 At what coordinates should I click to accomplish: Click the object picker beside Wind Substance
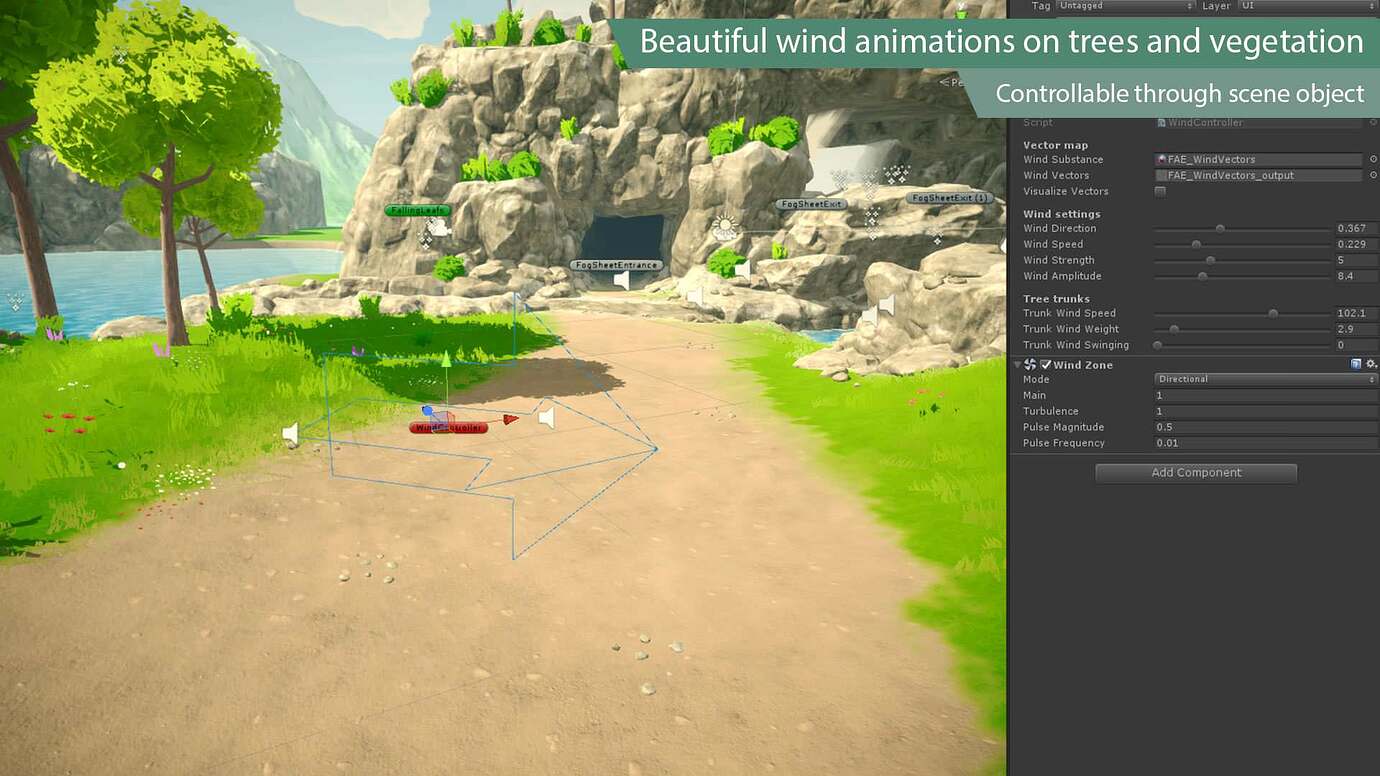pos(1374,159)
